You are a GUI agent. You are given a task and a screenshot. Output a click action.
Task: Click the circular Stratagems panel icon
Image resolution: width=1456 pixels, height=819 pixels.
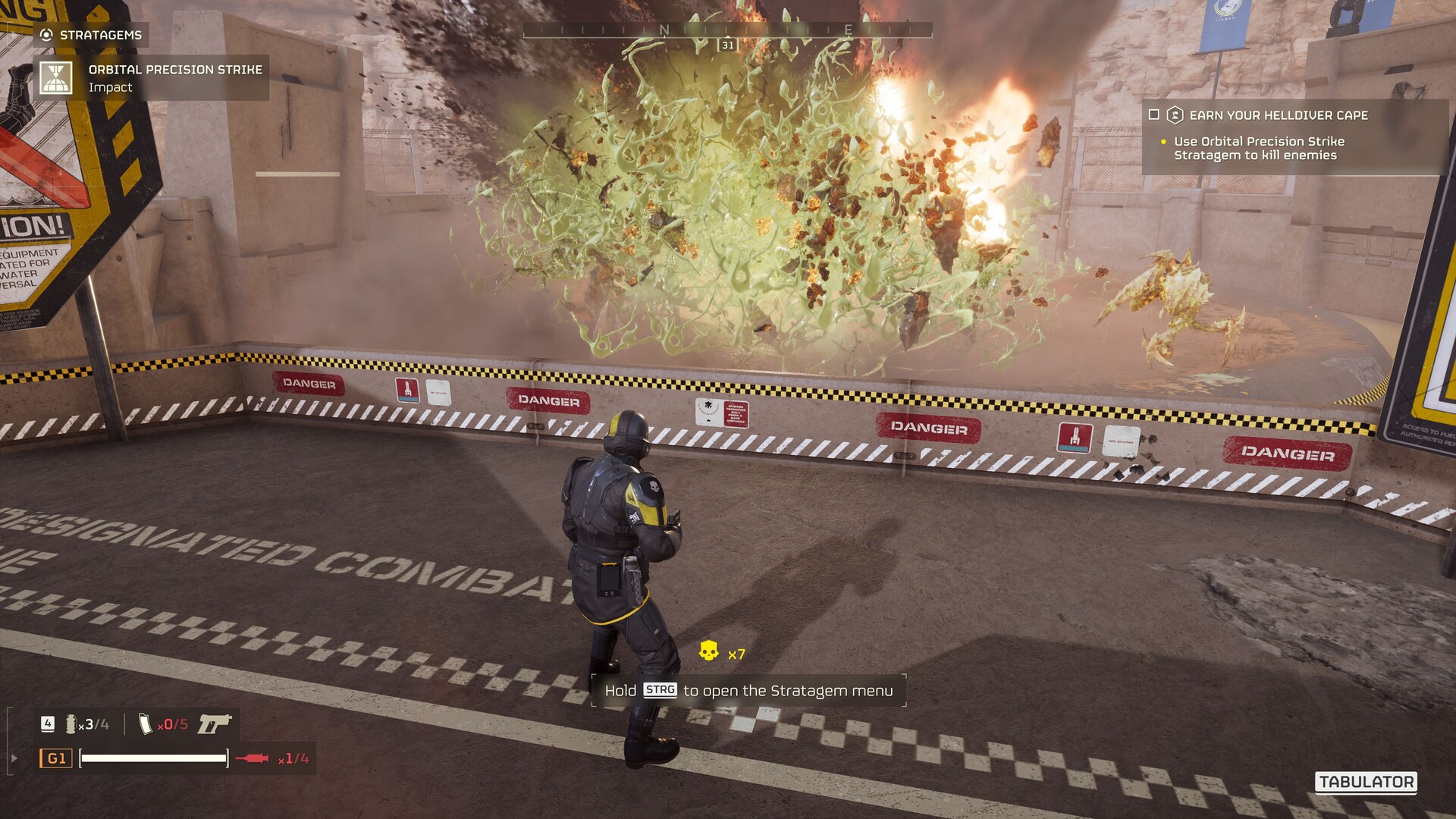[x=45, y=33]
